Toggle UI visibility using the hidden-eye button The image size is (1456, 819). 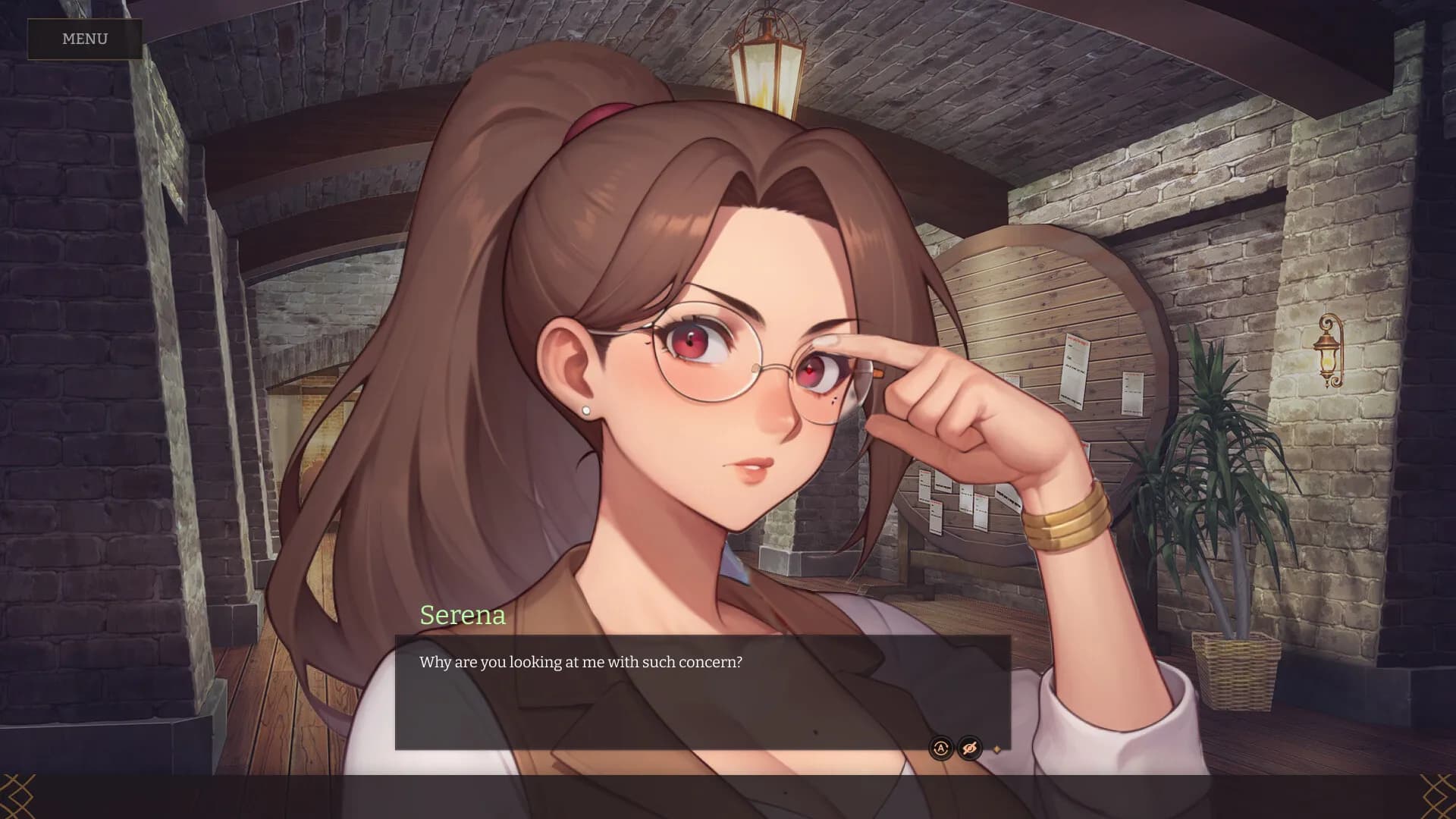pyautogui.click(x=968, y=748)
